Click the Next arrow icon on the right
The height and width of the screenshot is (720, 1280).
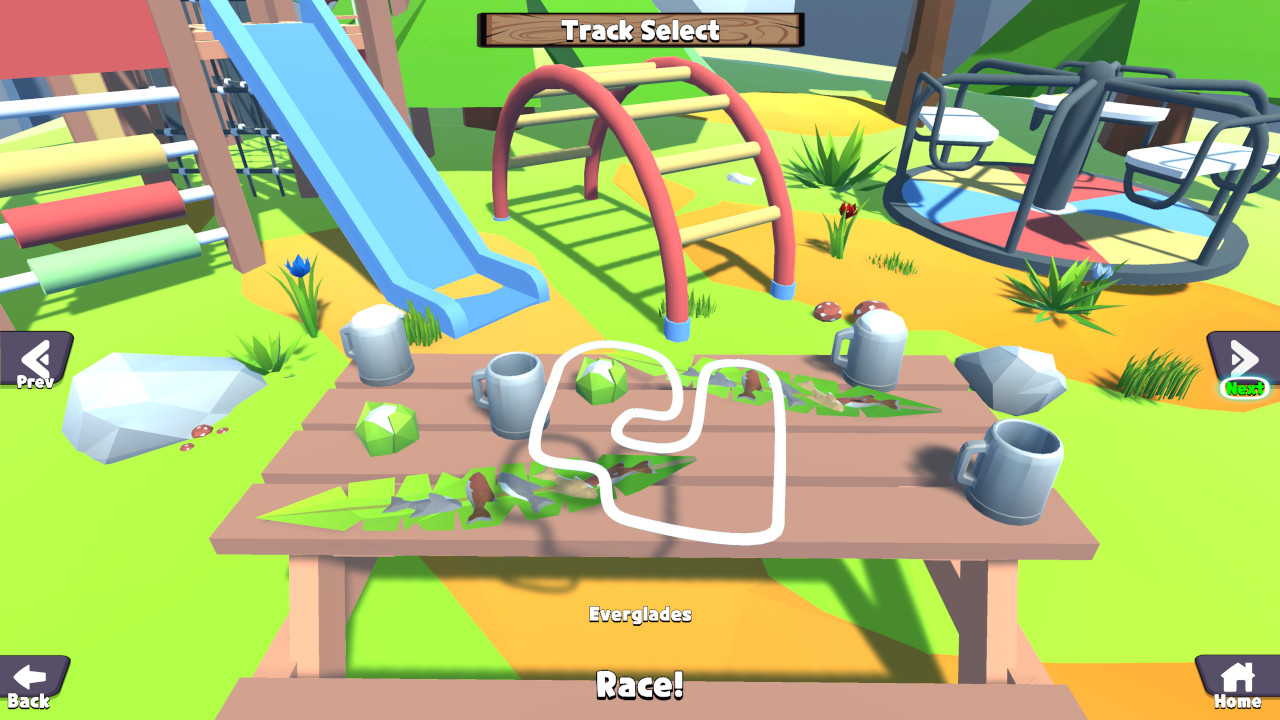point(1243,356)
